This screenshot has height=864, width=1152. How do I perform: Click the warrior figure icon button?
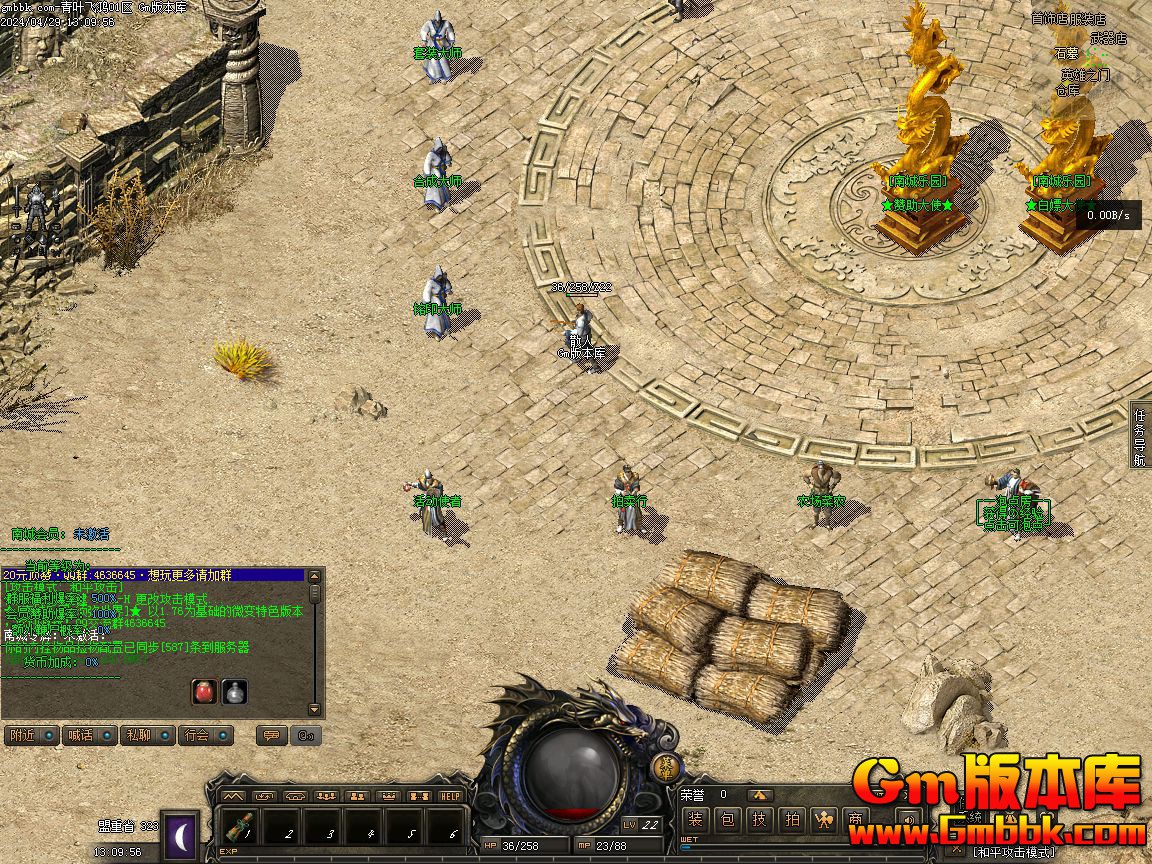coord(824,820)
